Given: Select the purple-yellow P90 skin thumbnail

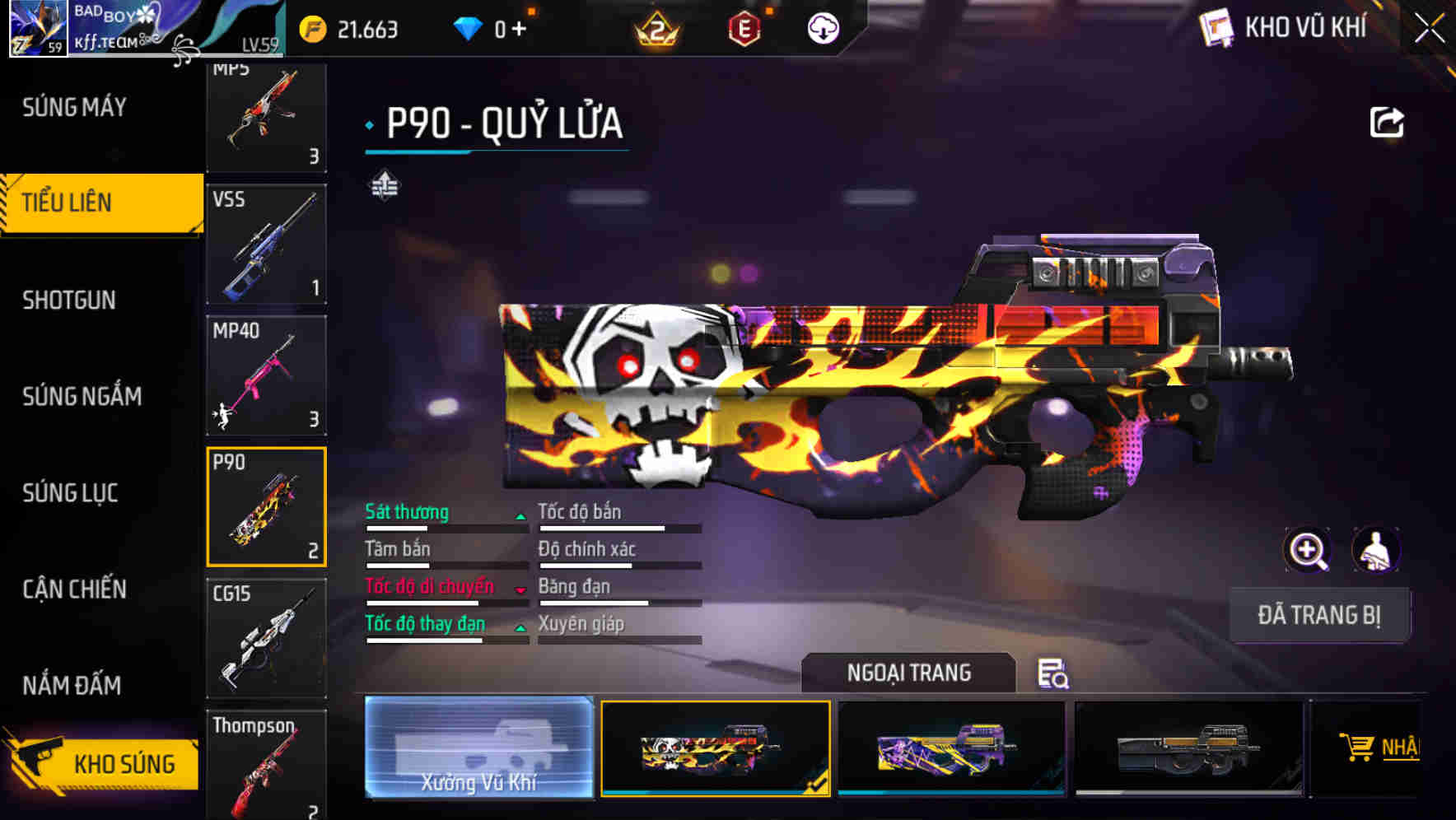Looking at the screenshot, I should (x=951, y=748).
